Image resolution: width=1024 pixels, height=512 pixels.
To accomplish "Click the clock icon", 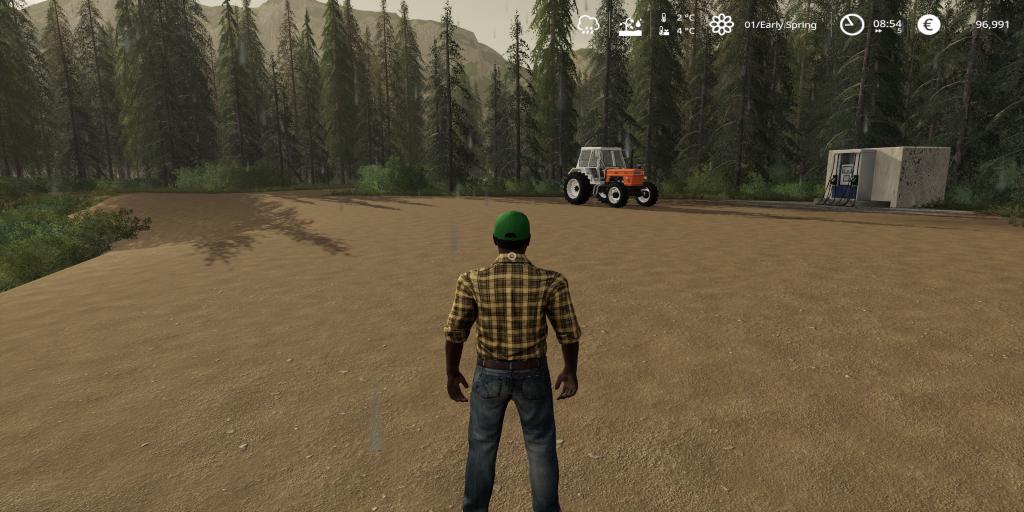I will [x=851, y=24].
